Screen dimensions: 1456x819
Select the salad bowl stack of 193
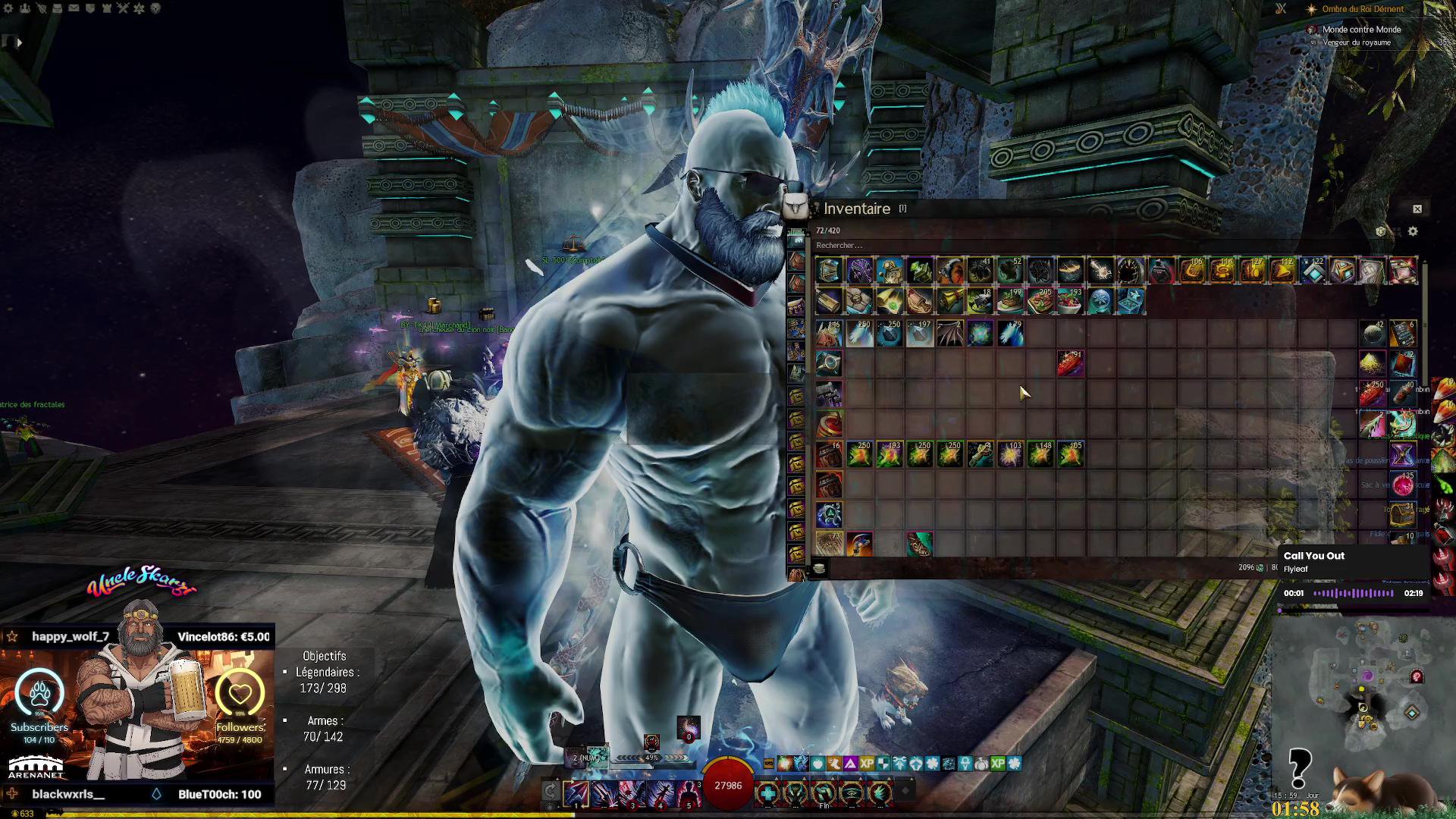[1070, 301]
